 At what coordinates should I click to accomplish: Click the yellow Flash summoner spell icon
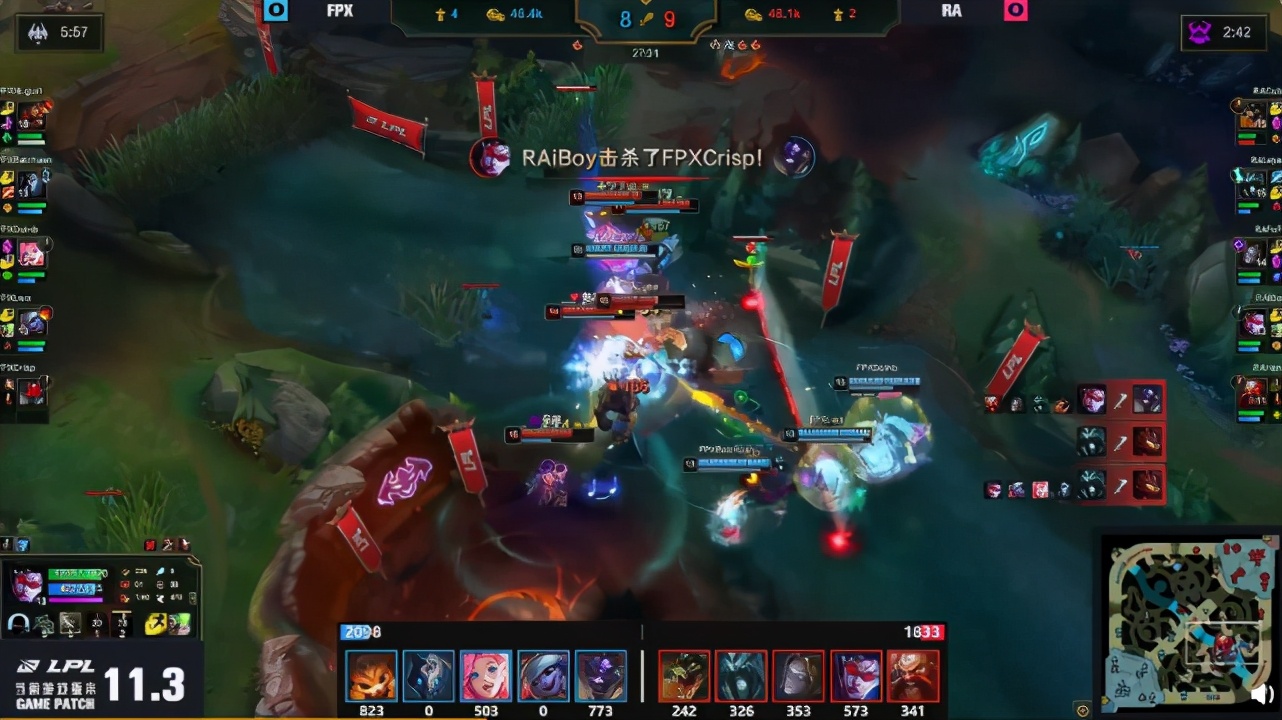157,624
